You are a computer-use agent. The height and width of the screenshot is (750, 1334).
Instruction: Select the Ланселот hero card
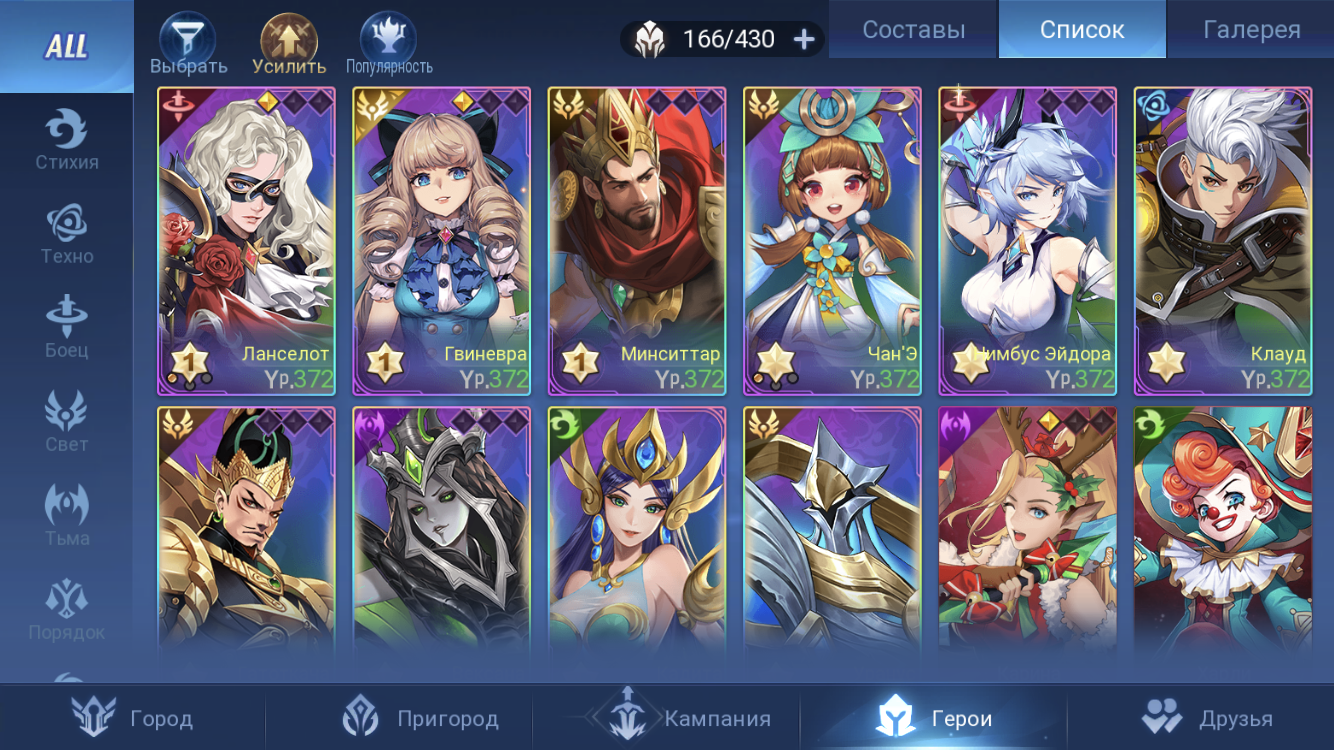[246, 241]
